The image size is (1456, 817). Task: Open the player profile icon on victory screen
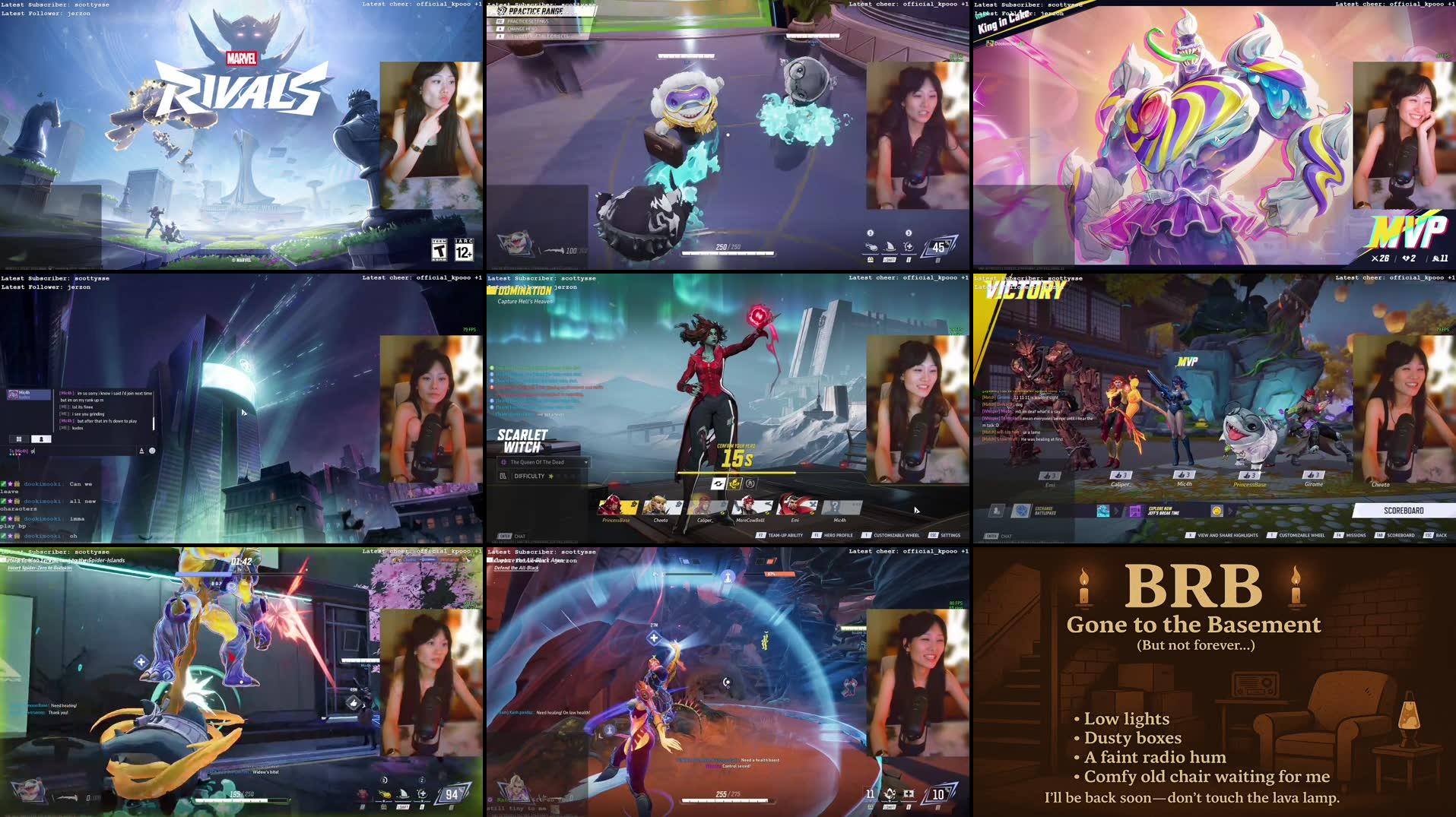(996, 511)
